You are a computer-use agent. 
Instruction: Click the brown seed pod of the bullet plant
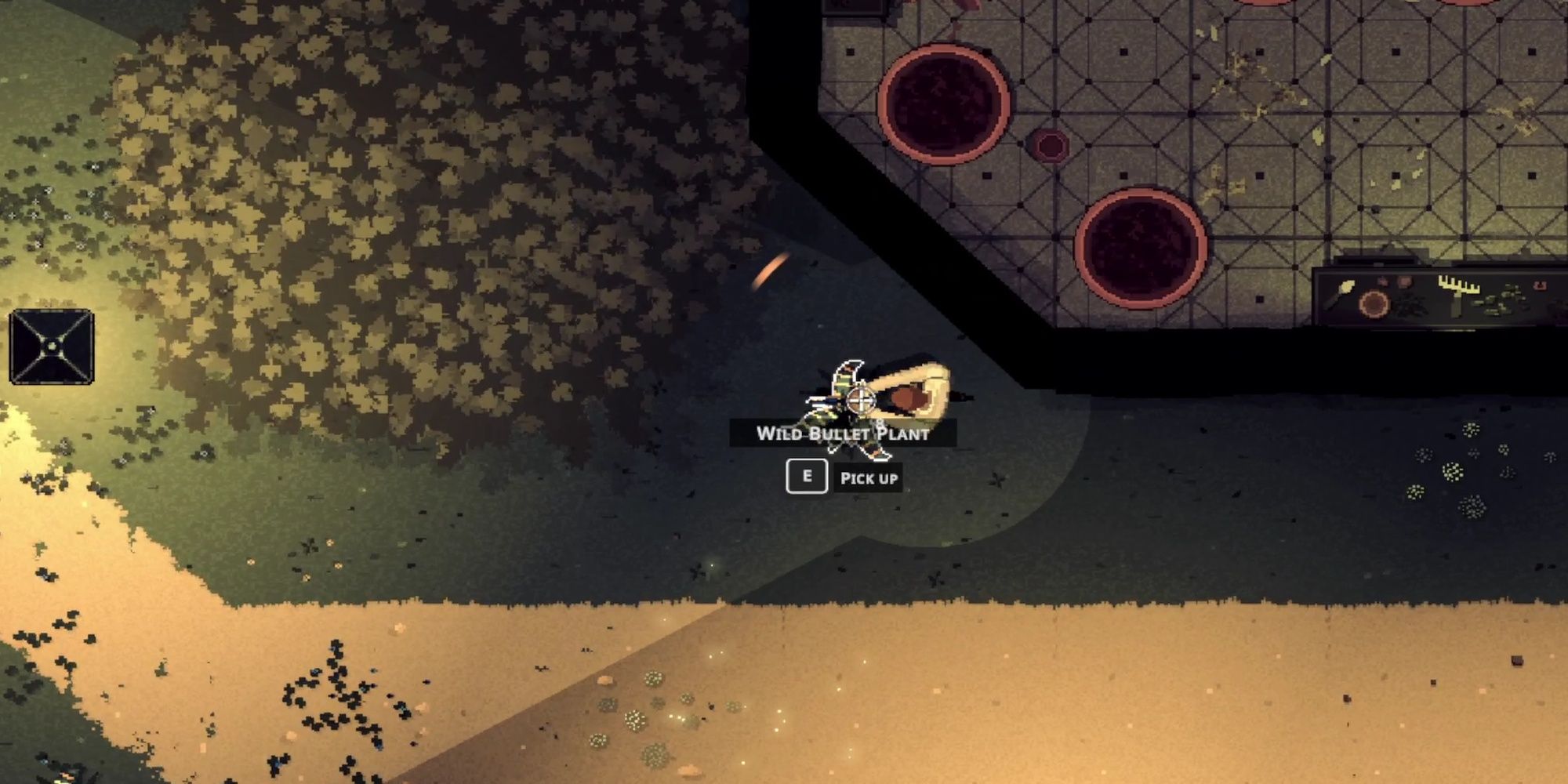[909, 397]
